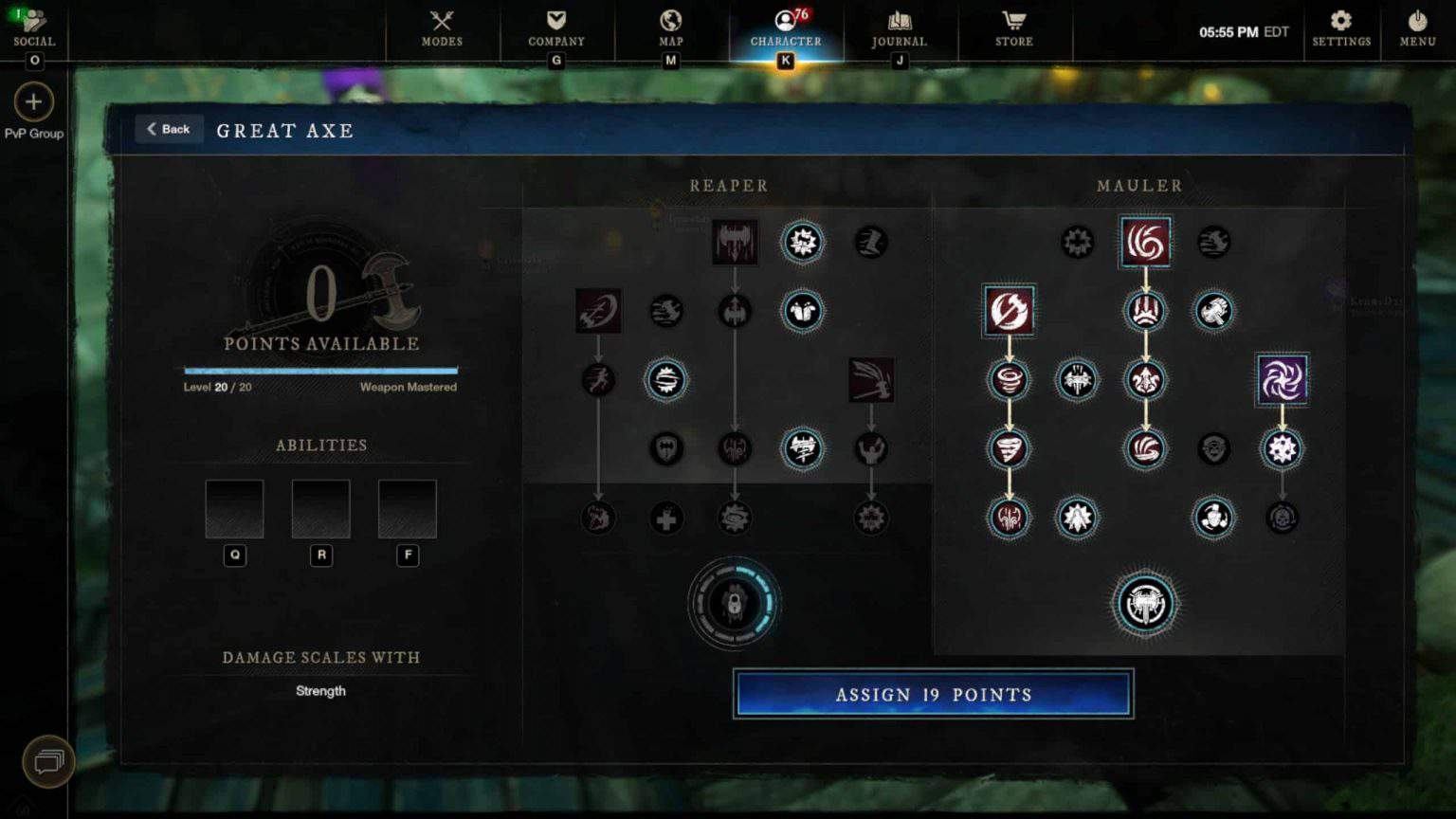The height and width of the screenshot is (819, 1456).
Task: Click the Character icon with the 76 badge
Action: [x=785, y=24]
